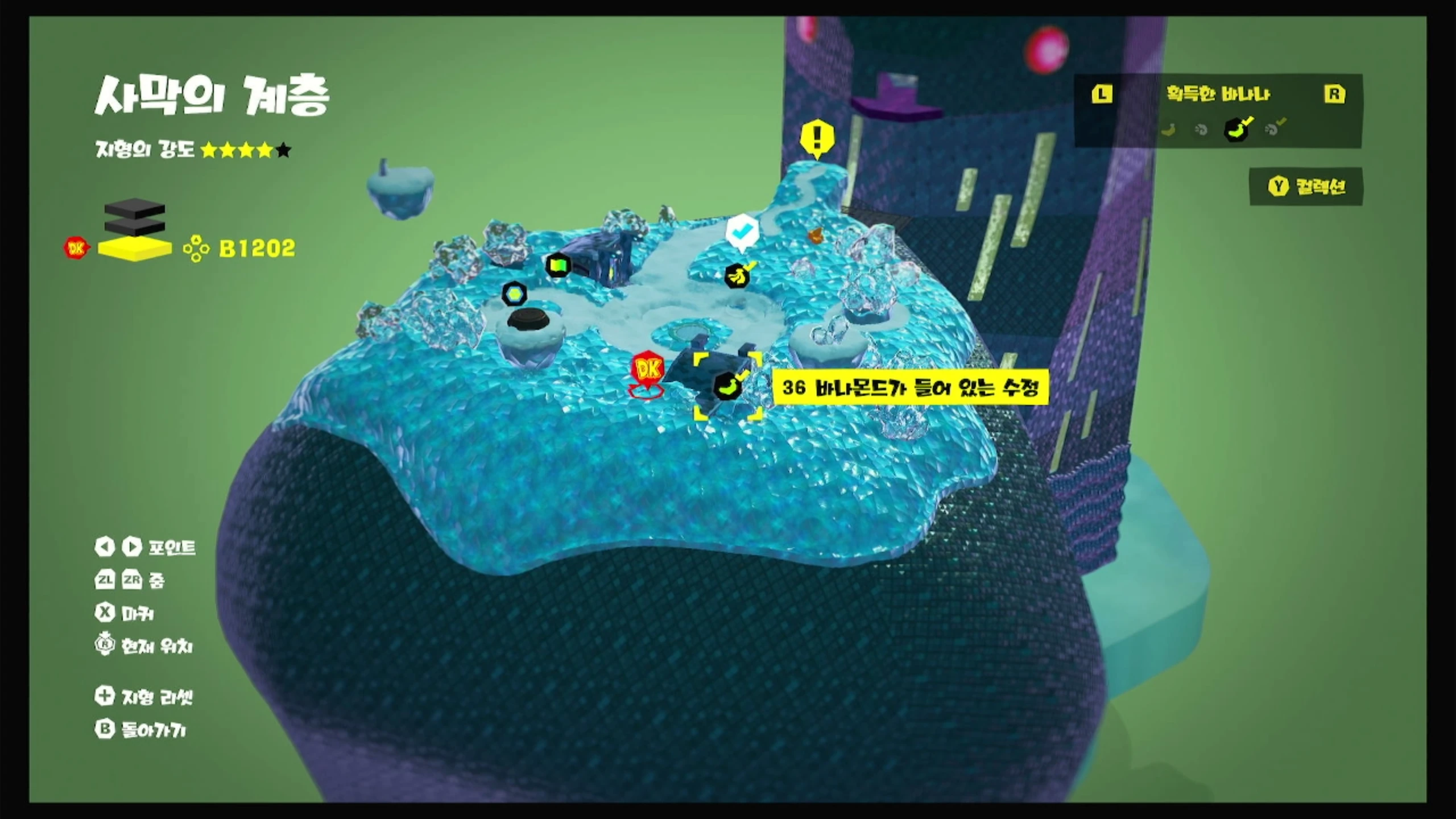Select the fossil filter icon without checkmark
The height and width of the screenshot is (819, 1456).
point(1201,130)
